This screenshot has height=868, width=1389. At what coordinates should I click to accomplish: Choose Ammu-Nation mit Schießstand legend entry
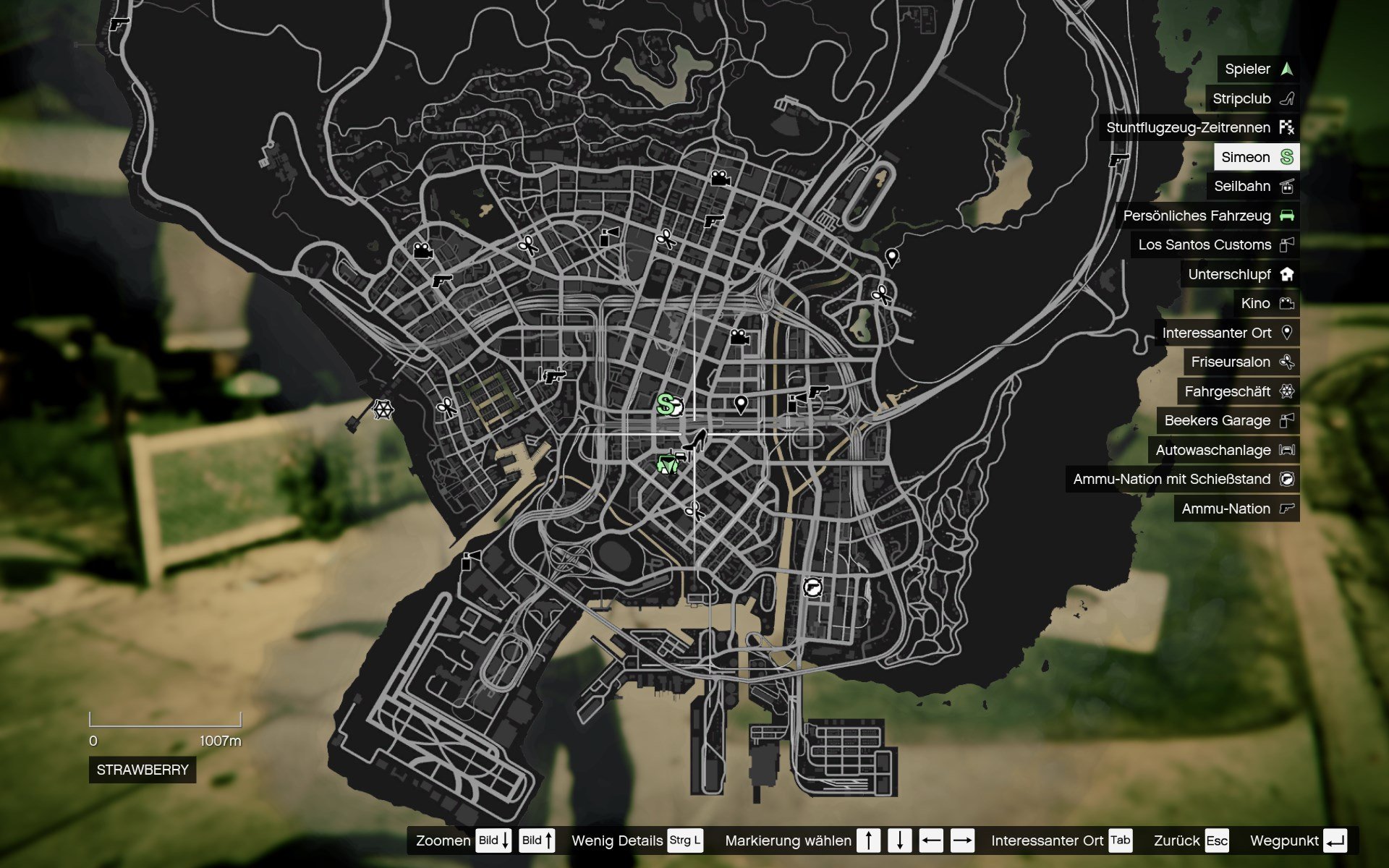[x=1182, y=480]
